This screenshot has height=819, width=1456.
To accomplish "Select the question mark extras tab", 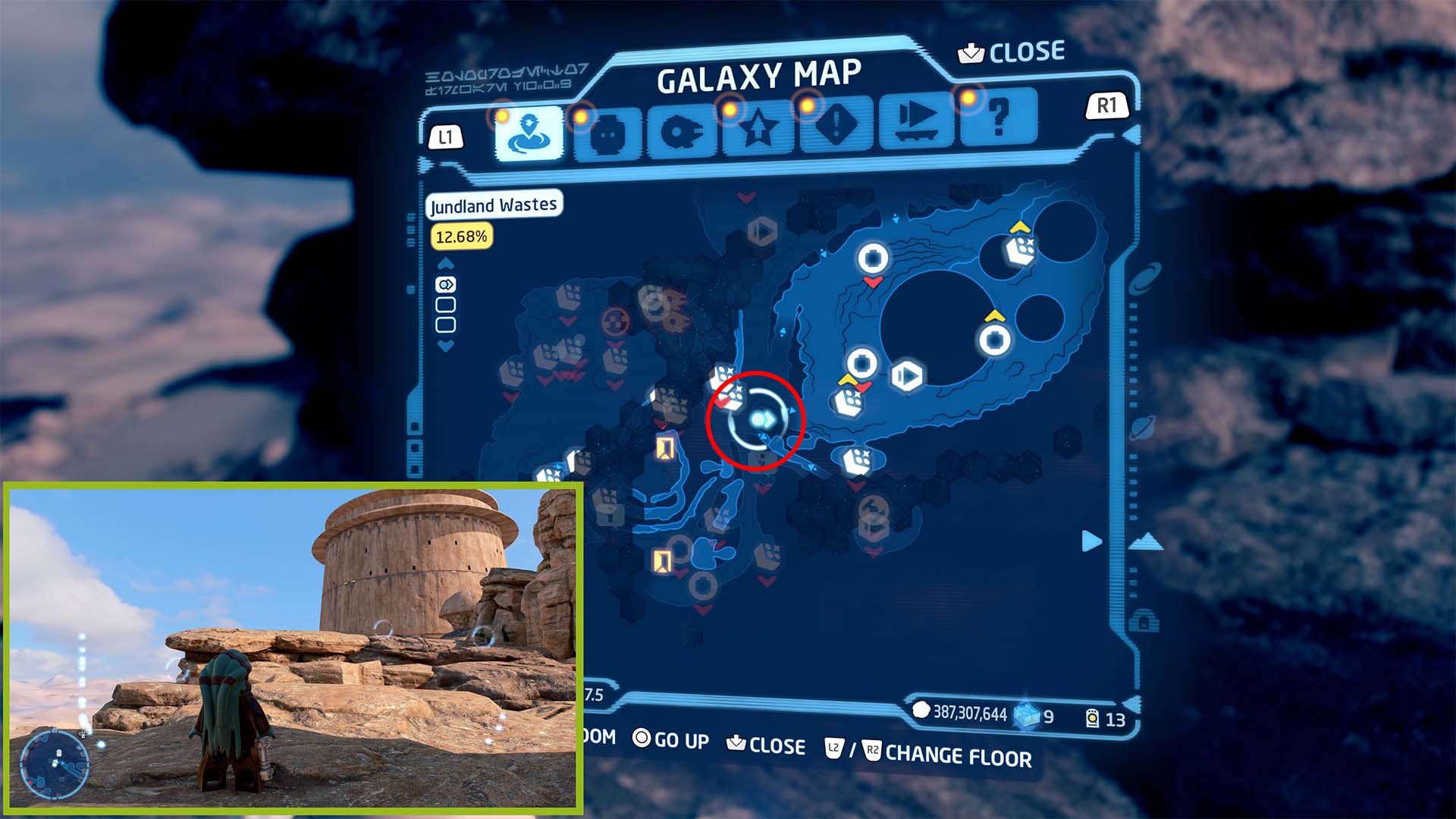I will [998, 118].
